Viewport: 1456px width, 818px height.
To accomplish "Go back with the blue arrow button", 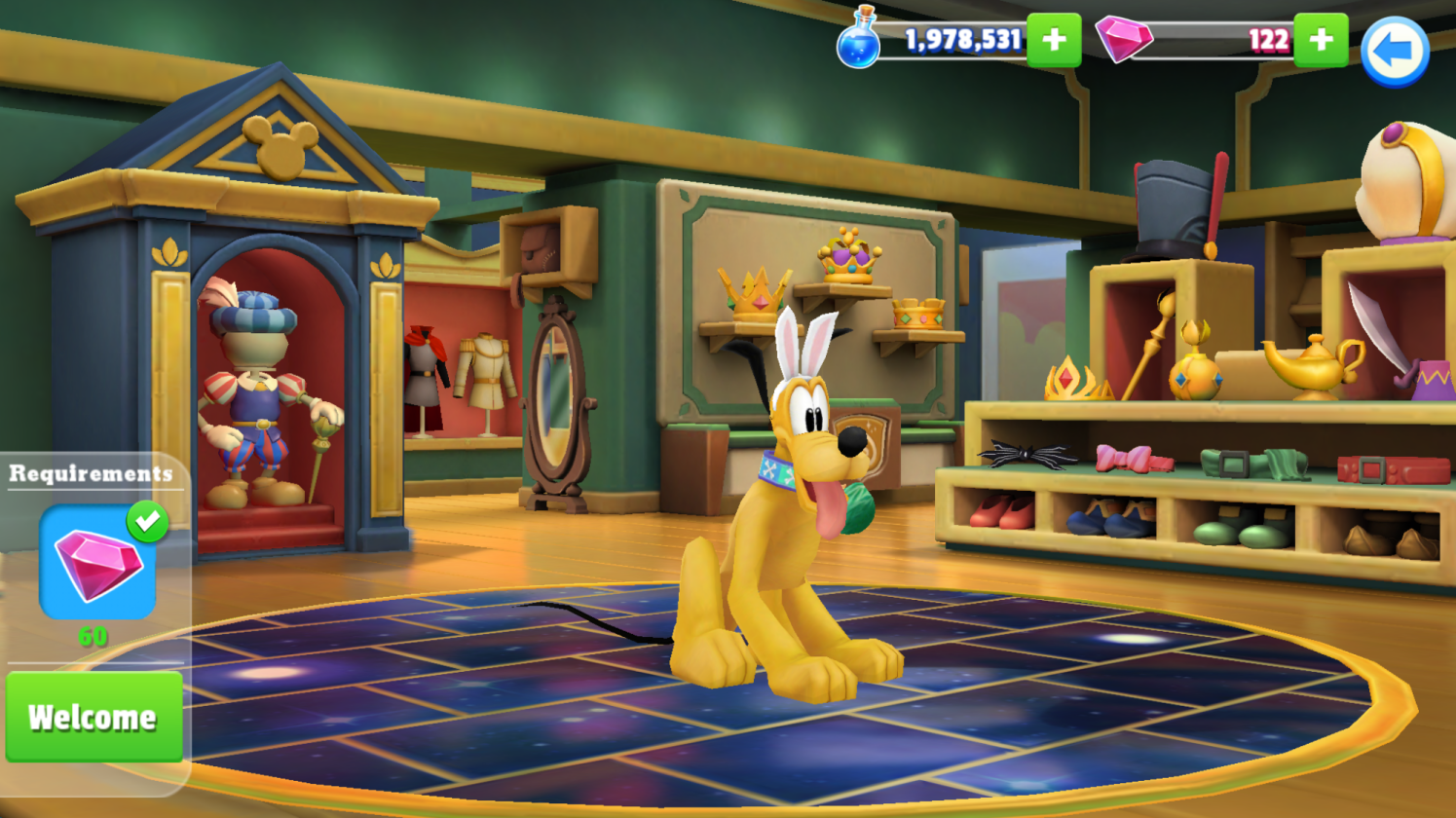I will pos(1394,52).
